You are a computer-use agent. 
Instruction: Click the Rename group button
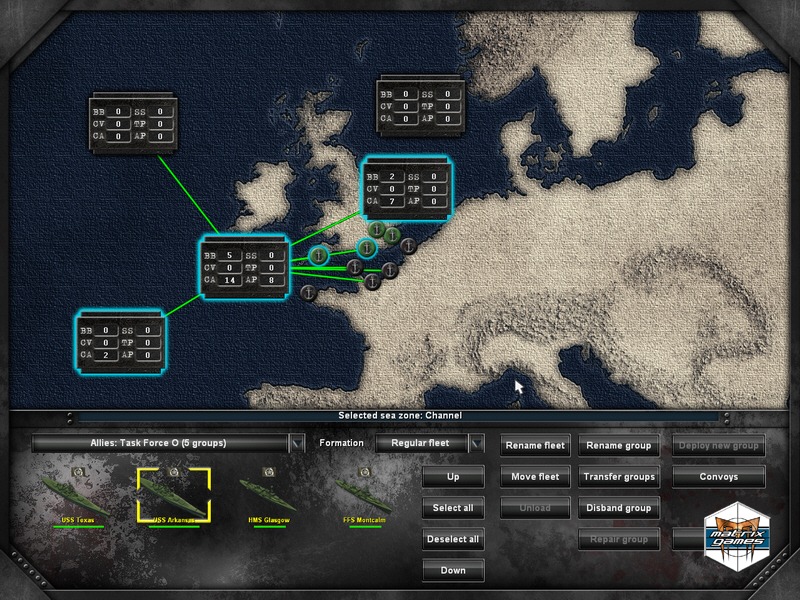[617, 446]
